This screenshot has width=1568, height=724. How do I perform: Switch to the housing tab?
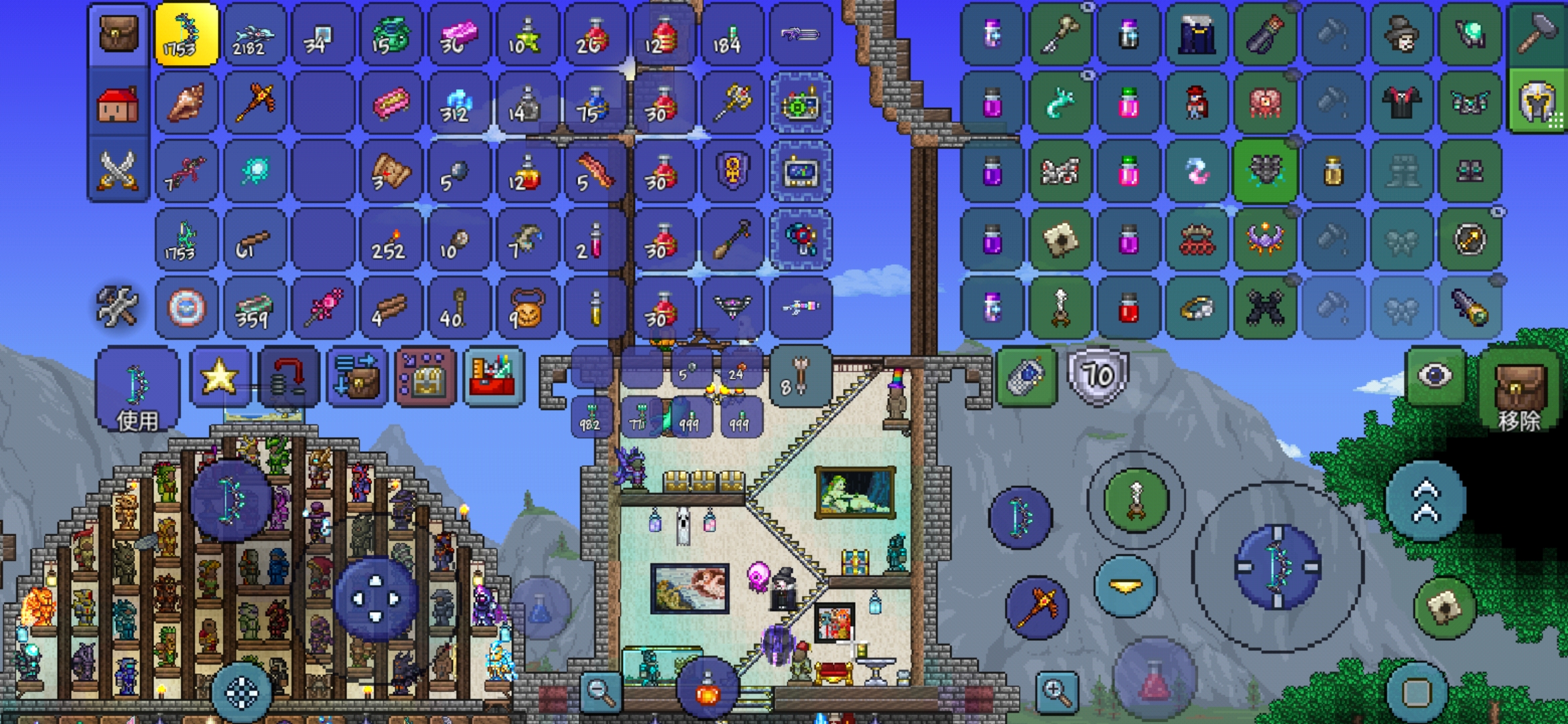click(118, 104)
